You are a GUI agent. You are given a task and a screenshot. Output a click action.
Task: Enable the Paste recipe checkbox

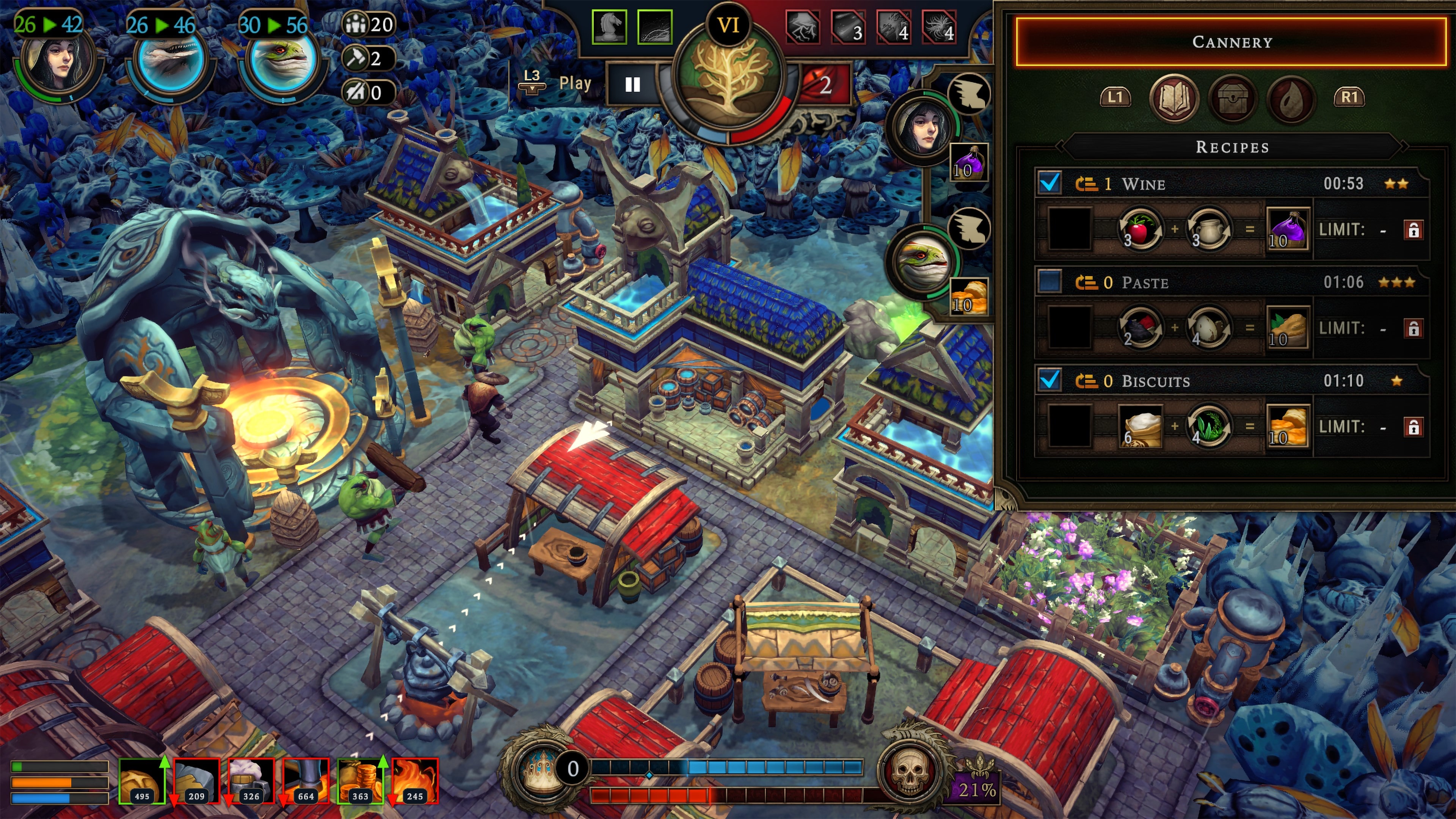tap(1050, 281)
